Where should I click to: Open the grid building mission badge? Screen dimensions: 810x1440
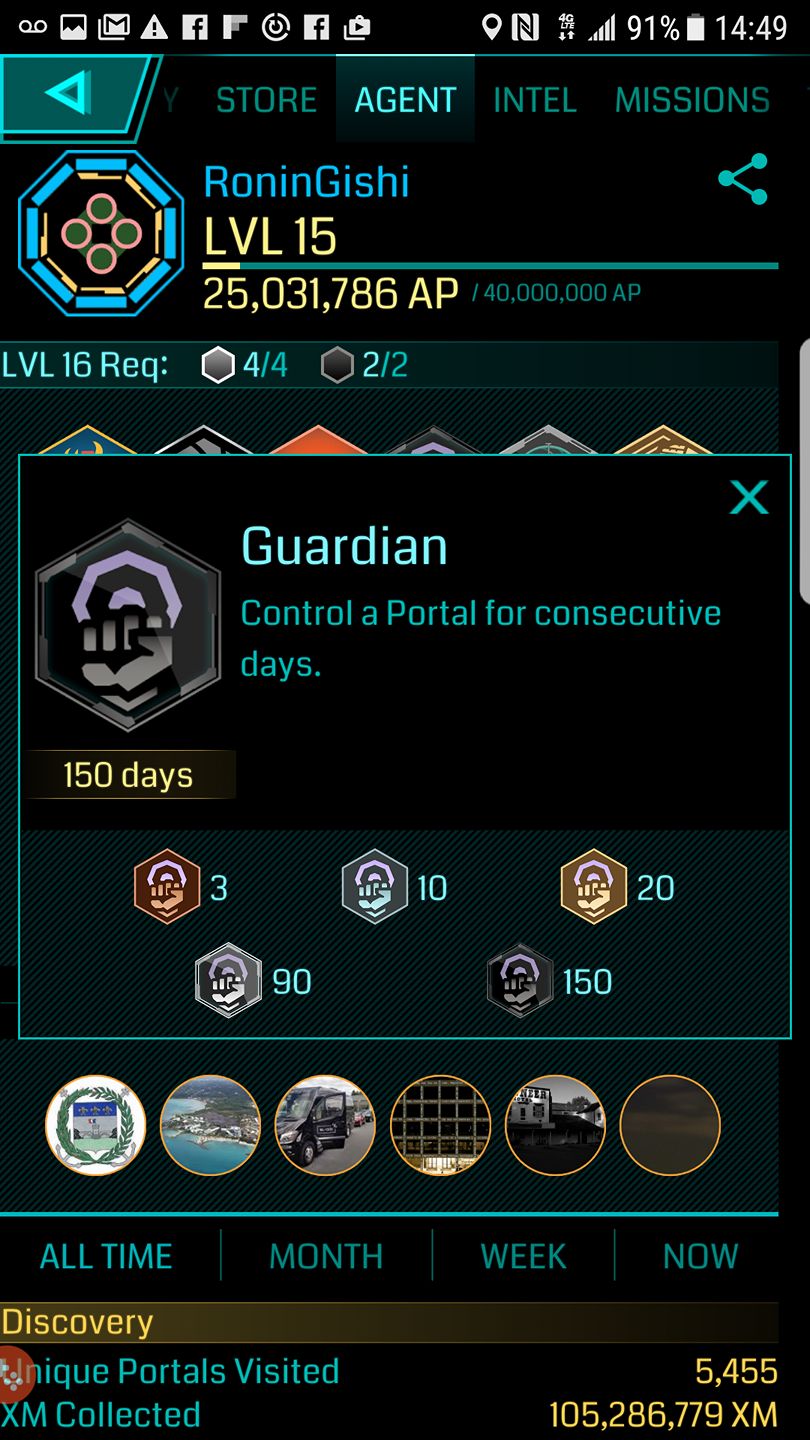pyautogui.click(x=440, y=1125)
